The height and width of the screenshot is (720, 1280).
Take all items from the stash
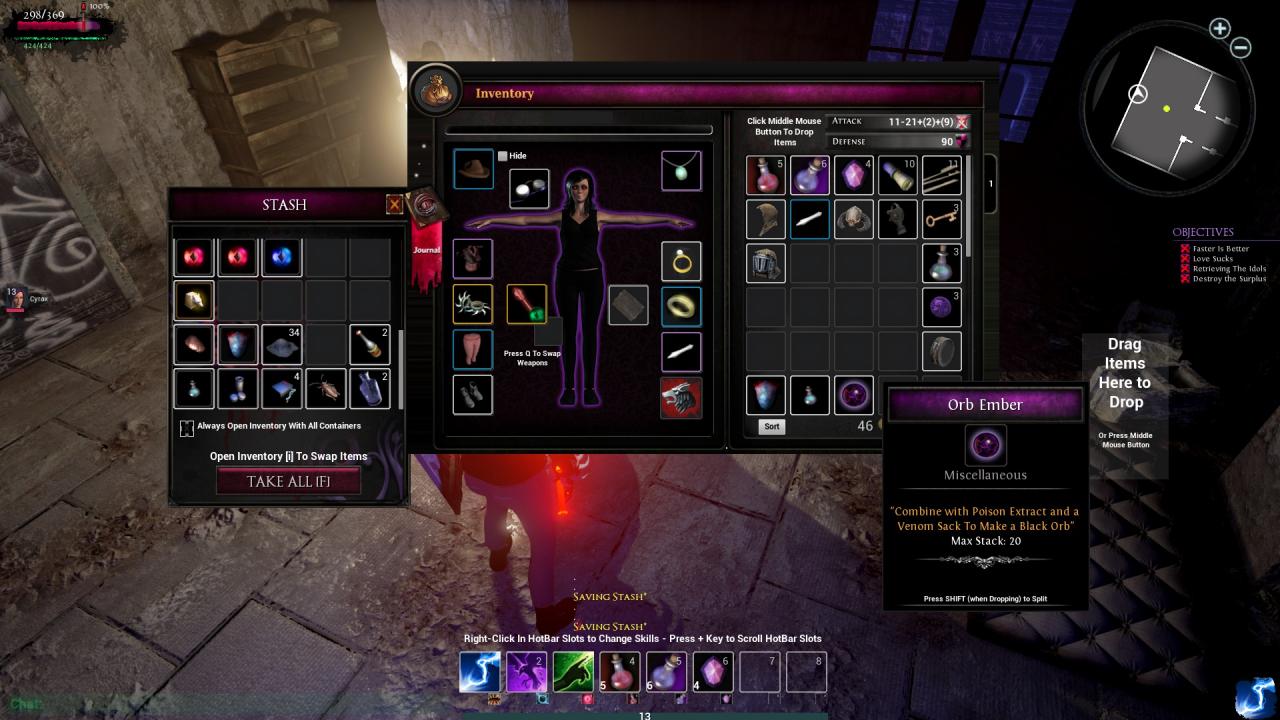coord(288,481)
